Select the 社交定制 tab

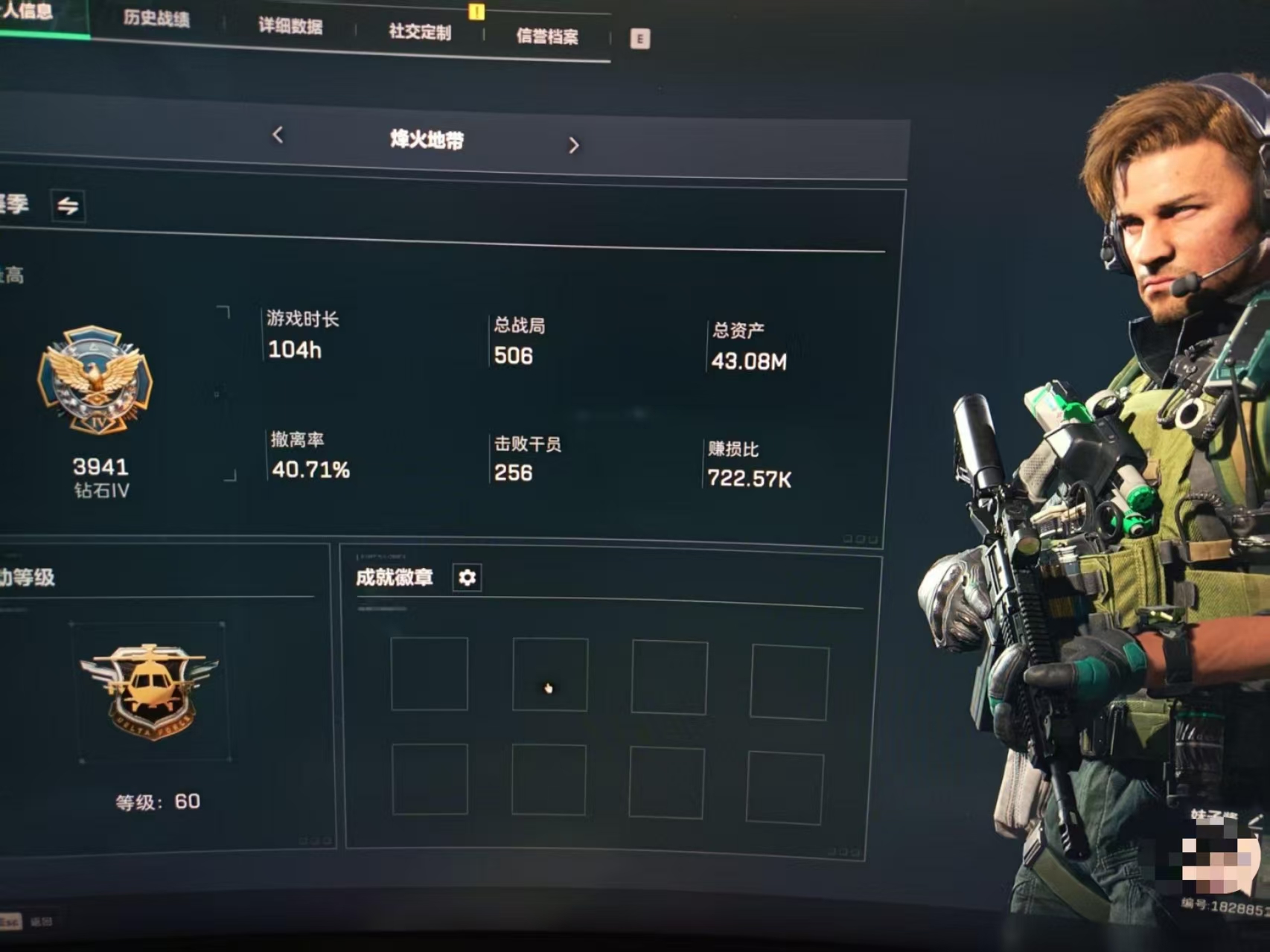[420, 31]
